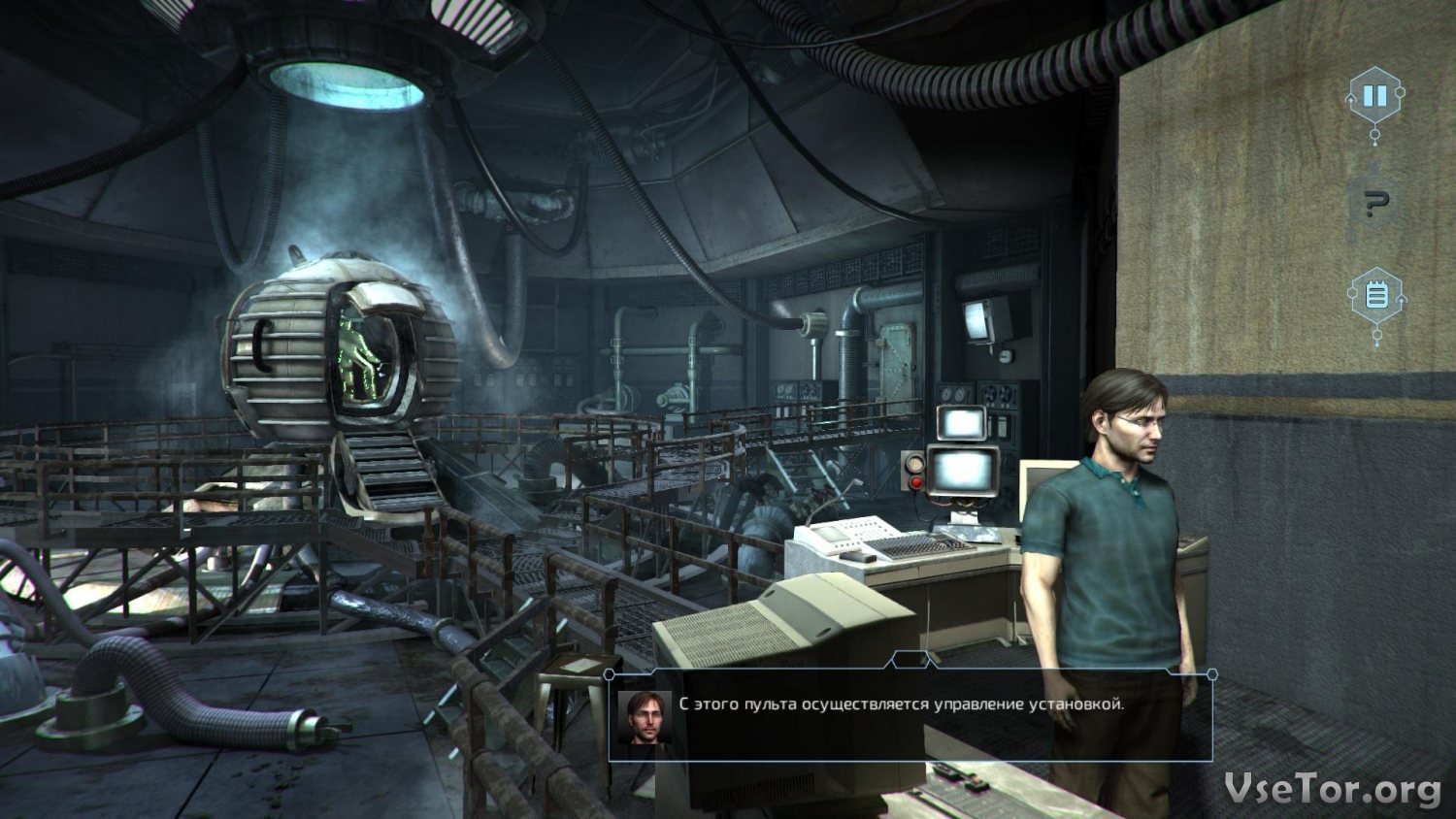Open the question mark hint button
Viewport: 1456px width, 819px height.
pyautogui.click(x=1375, y=203)
